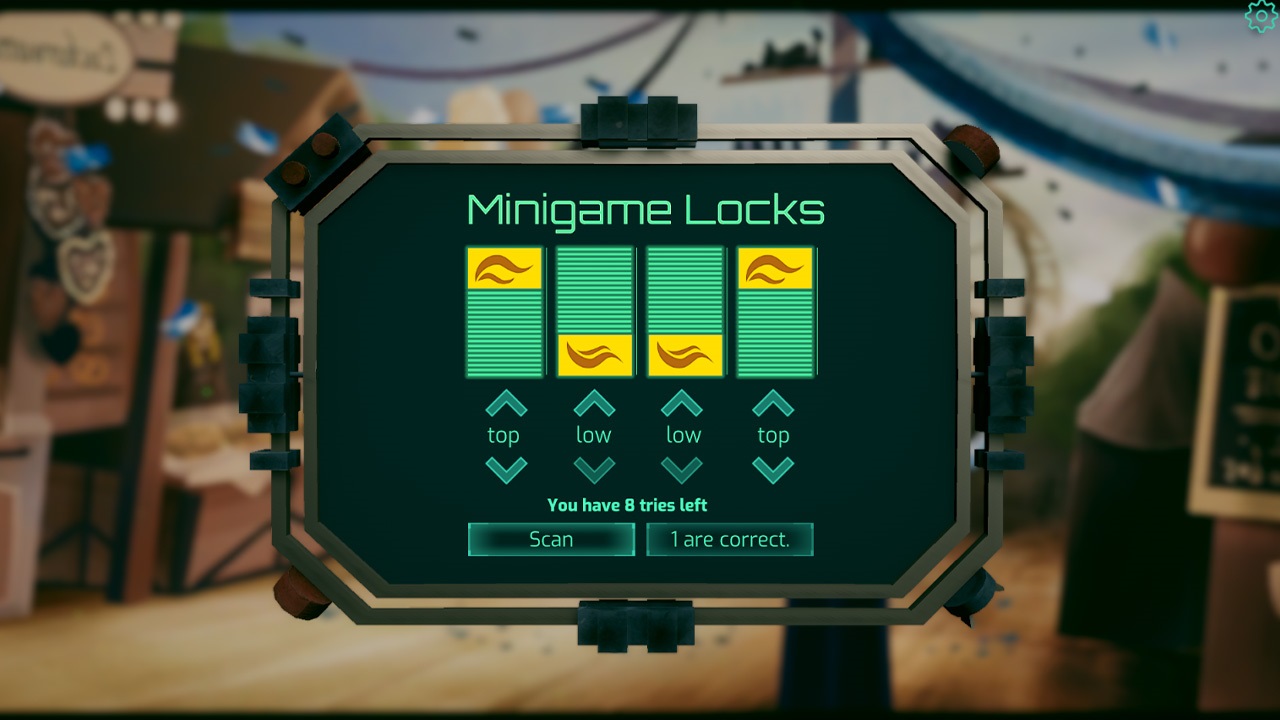Screen dimensions: 1280x720
Task: Click the up arrow above the fourth 'top' lock
Action: 773,402
